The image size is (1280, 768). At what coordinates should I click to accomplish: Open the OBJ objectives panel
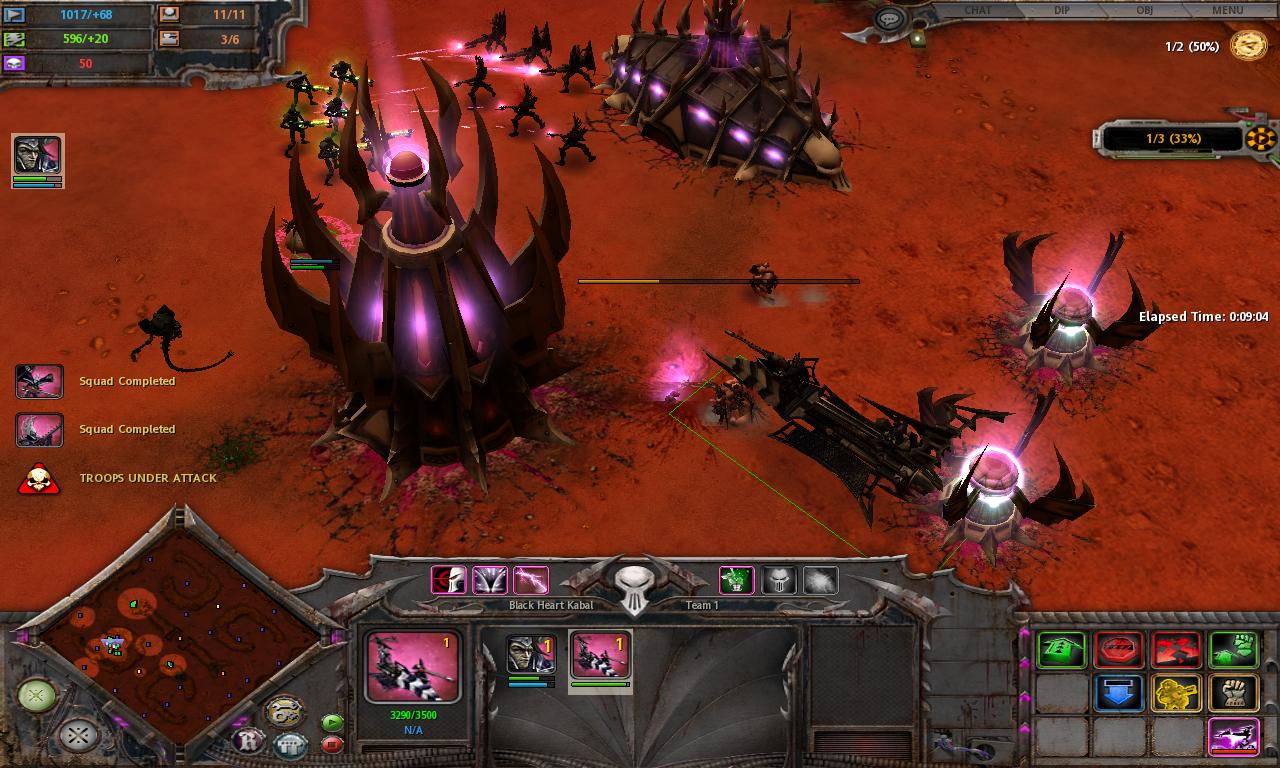(1144, 10)
